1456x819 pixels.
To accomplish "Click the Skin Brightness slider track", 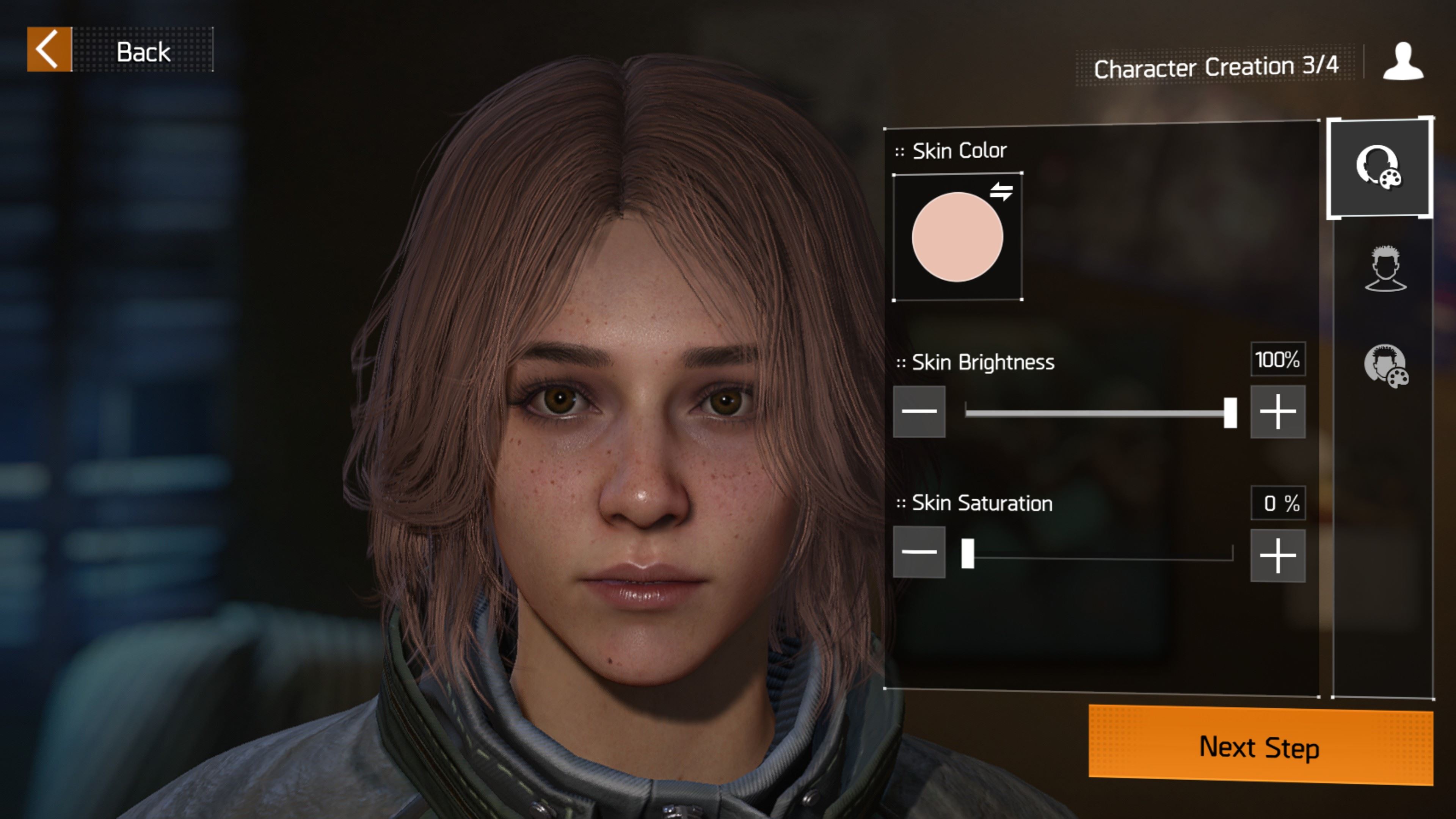I will tap(1097, 413).
